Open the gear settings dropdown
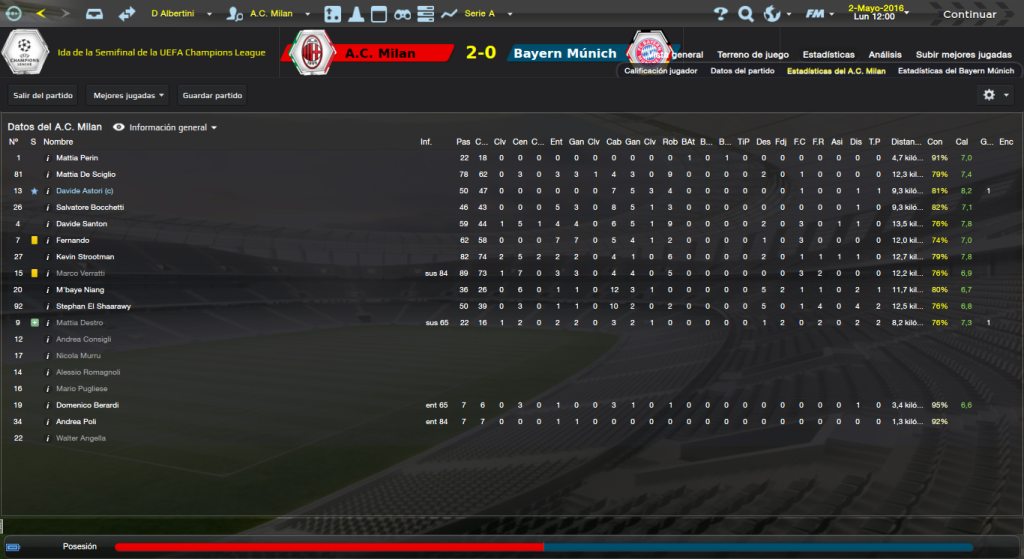The height and width of the screenshot is (559, 1024). coord(996,94)
